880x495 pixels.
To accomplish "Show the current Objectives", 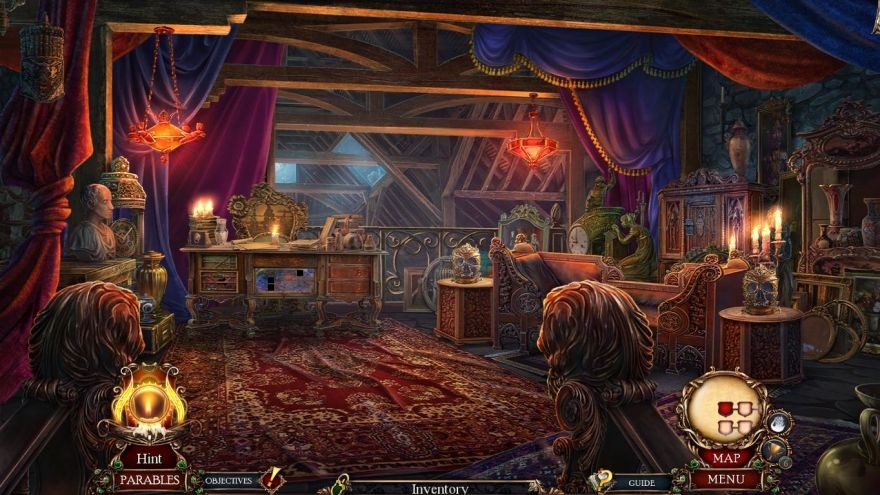I will [229, 481].
